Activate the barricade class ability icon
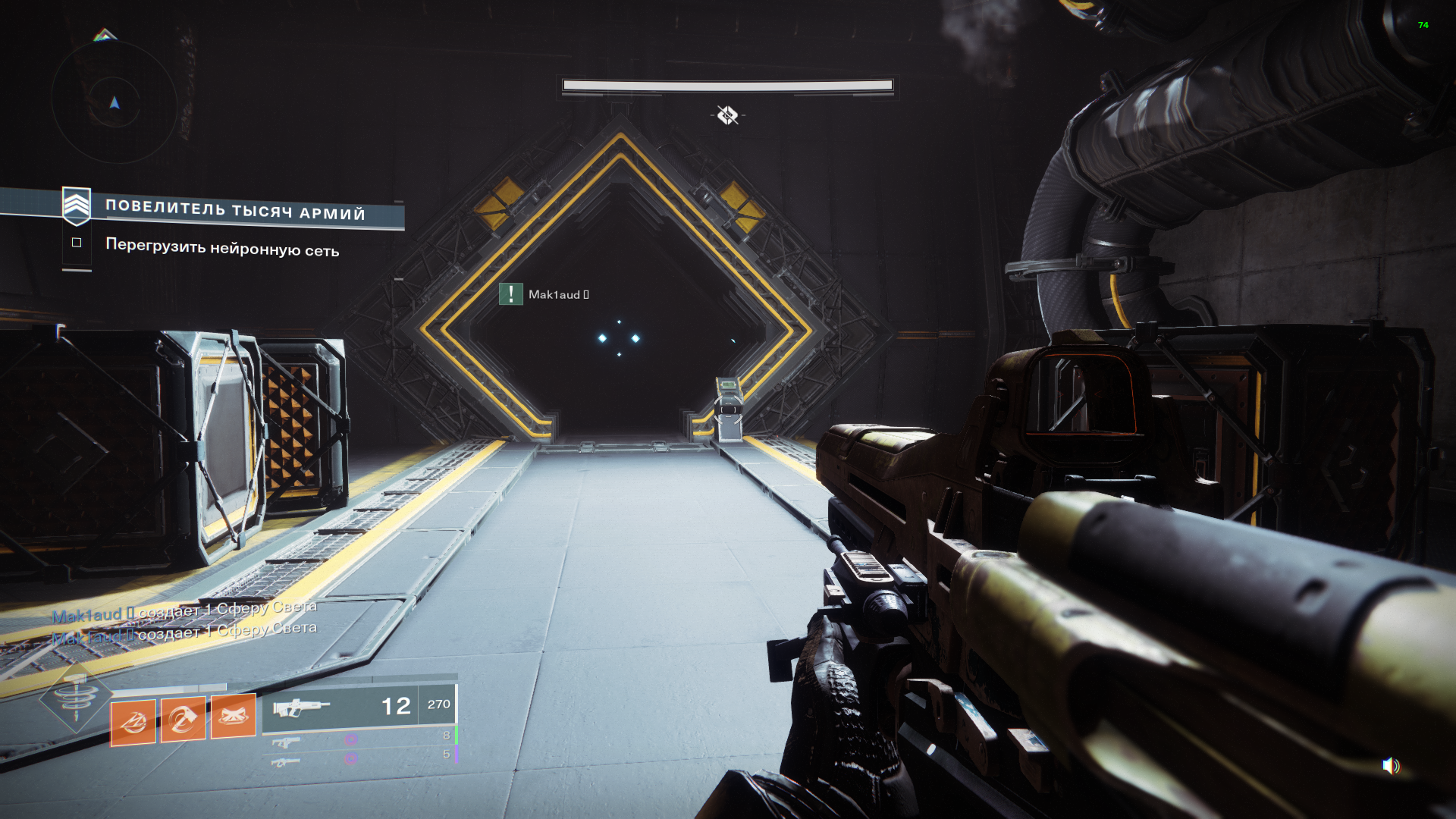1456x819 pixels. pos(233,716)
